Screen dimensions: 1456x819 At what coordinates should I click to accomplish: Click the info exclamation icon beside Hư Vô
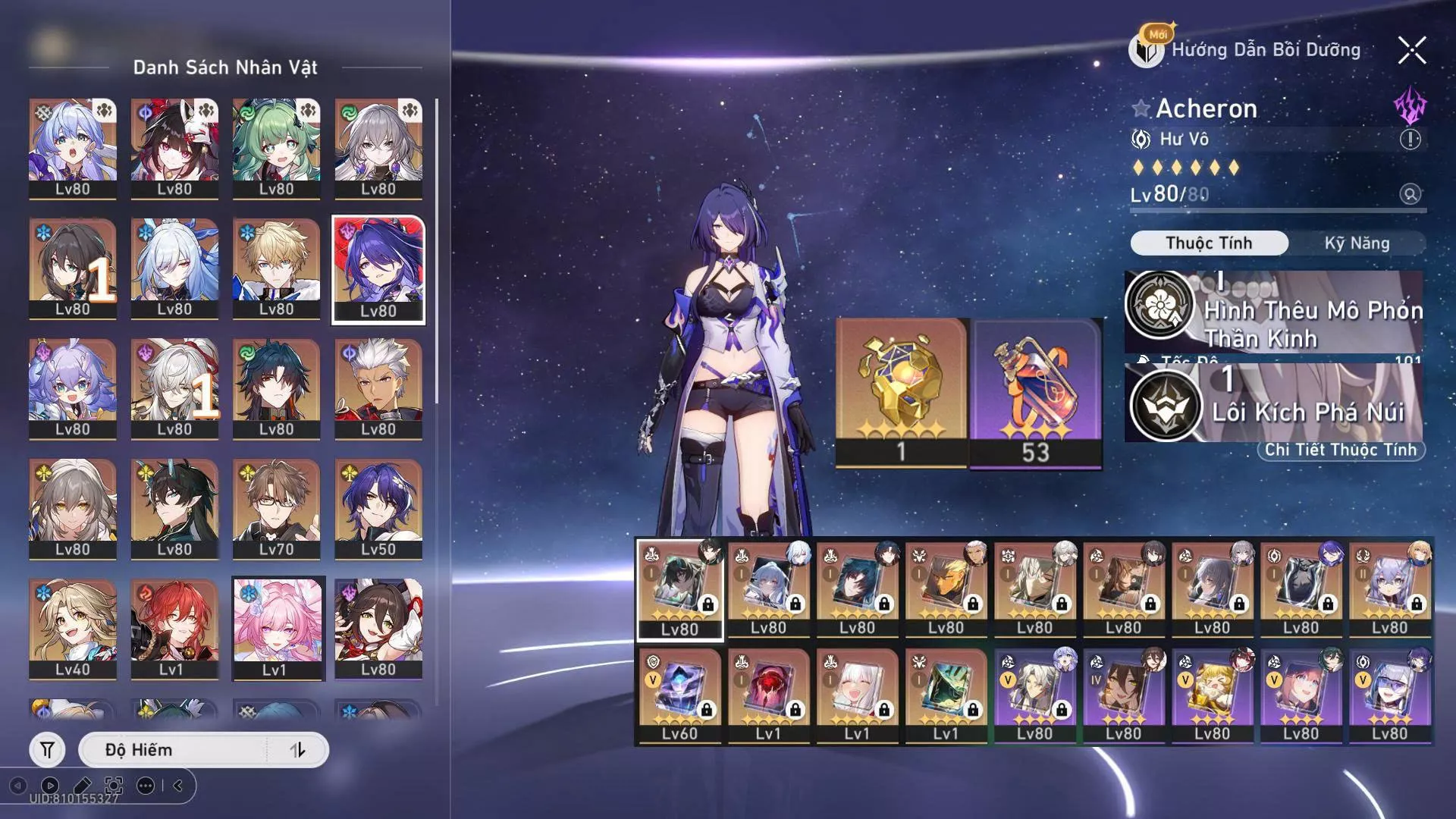click(x=1410, y=140)
